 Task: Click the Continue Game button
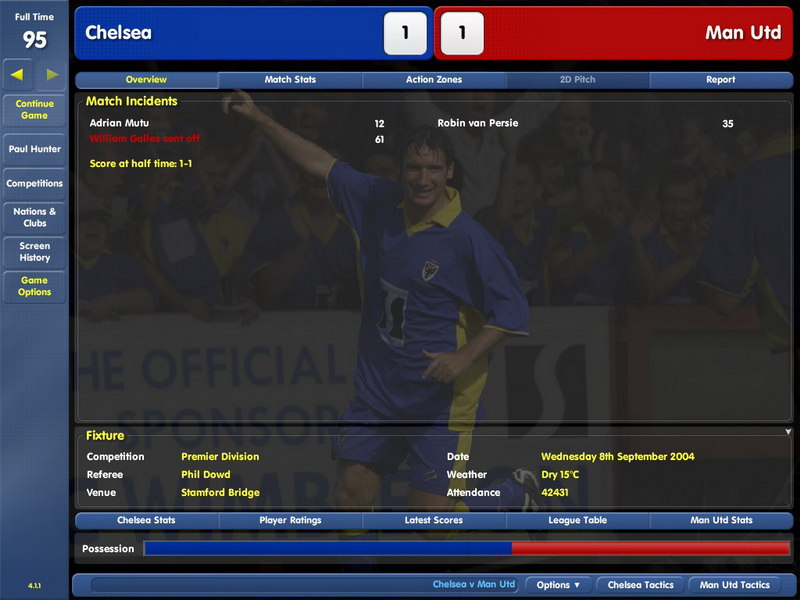click(34, 109)
